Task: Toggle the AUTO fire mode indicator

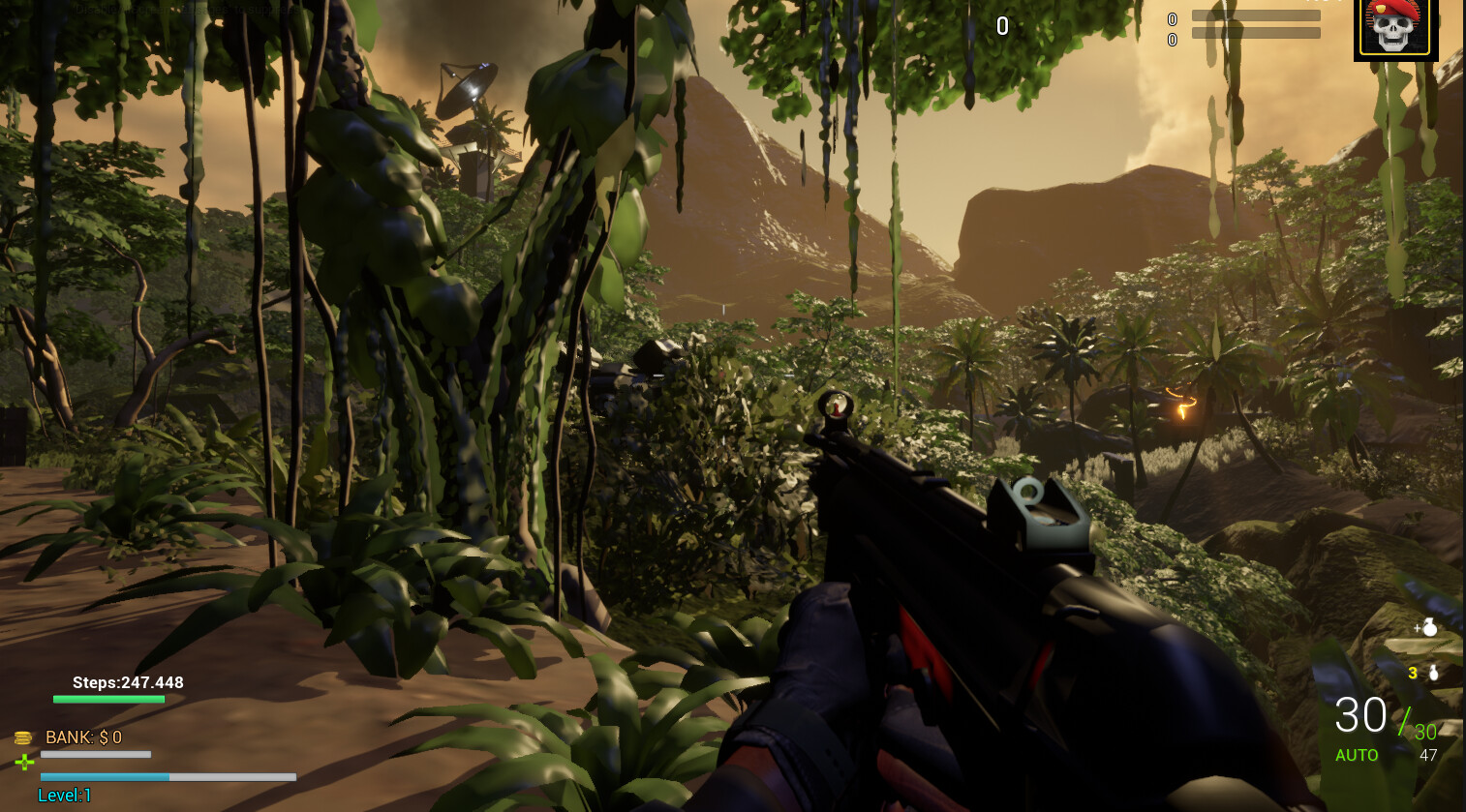Action: pos(1356,755)
